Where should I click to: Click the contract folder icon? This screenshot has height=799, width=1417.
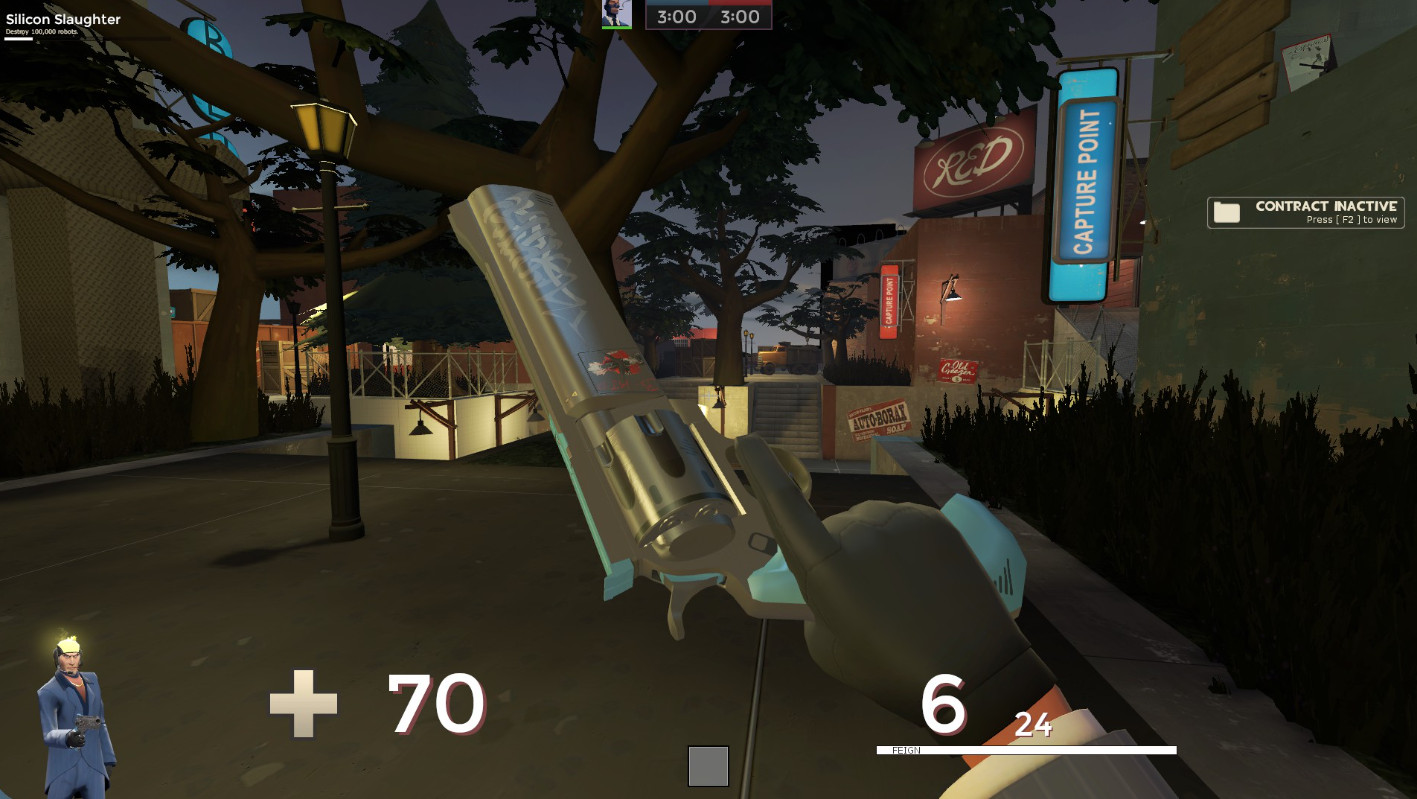pyautogui.click(x=1226, y=211)
